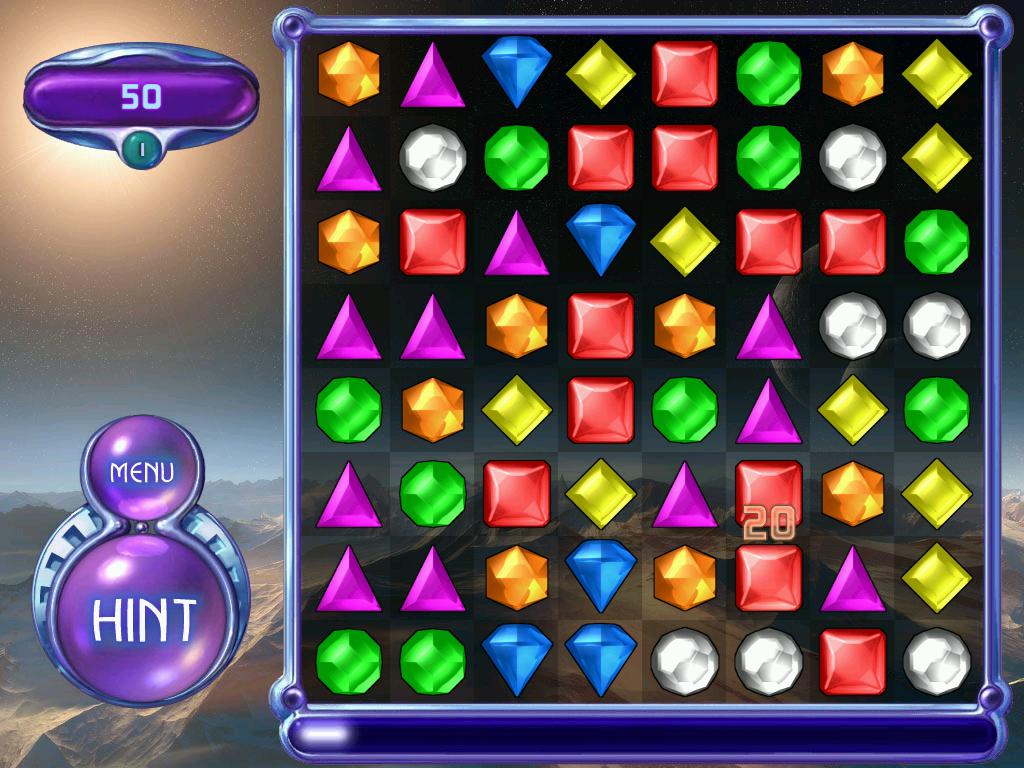Ask for a move with the HINT button
1024x768 pixels.
145,620
